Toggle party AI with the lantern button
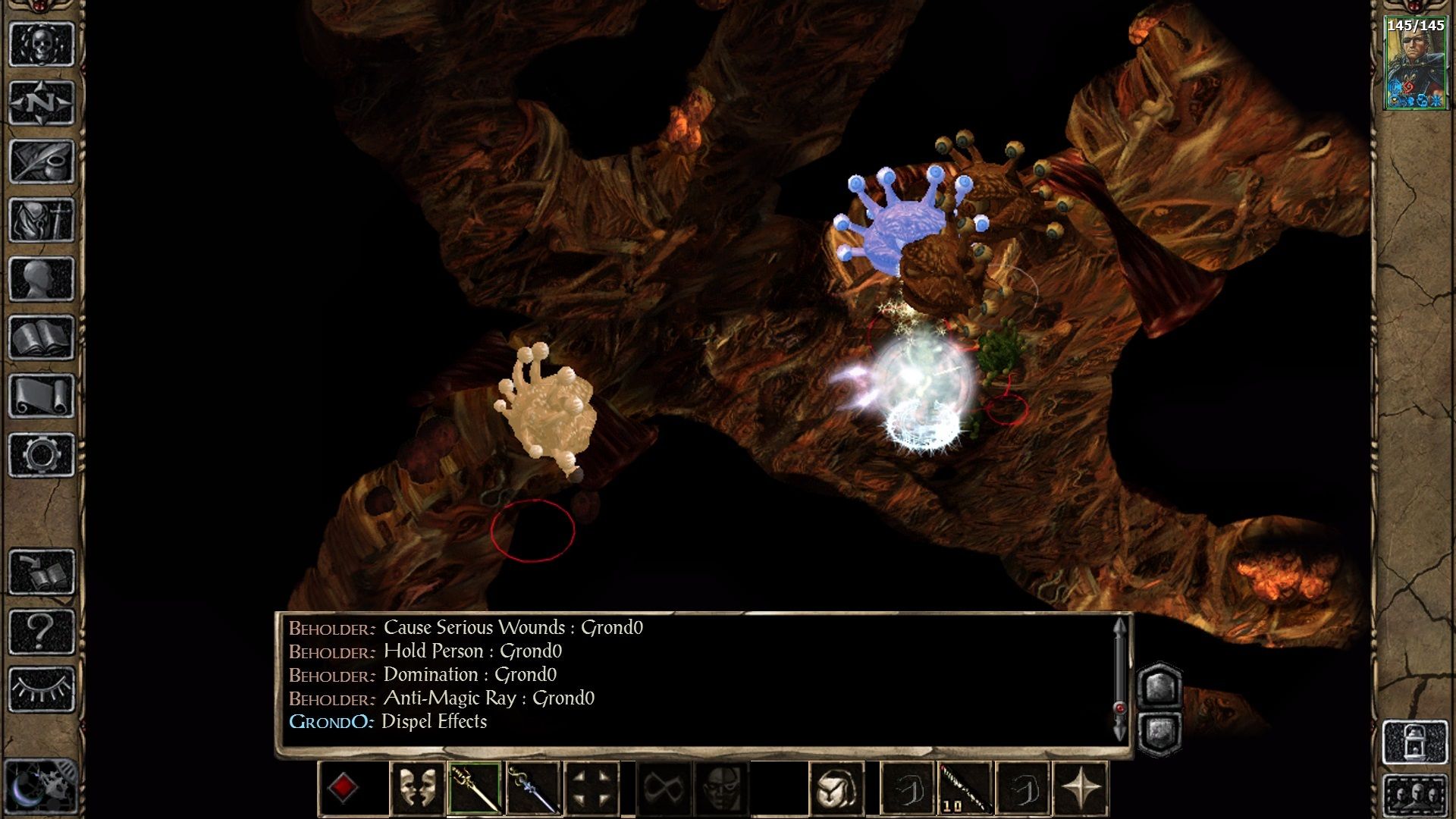The height and width of the screenshot is (819, 1456). click(x=1415, y=742)
